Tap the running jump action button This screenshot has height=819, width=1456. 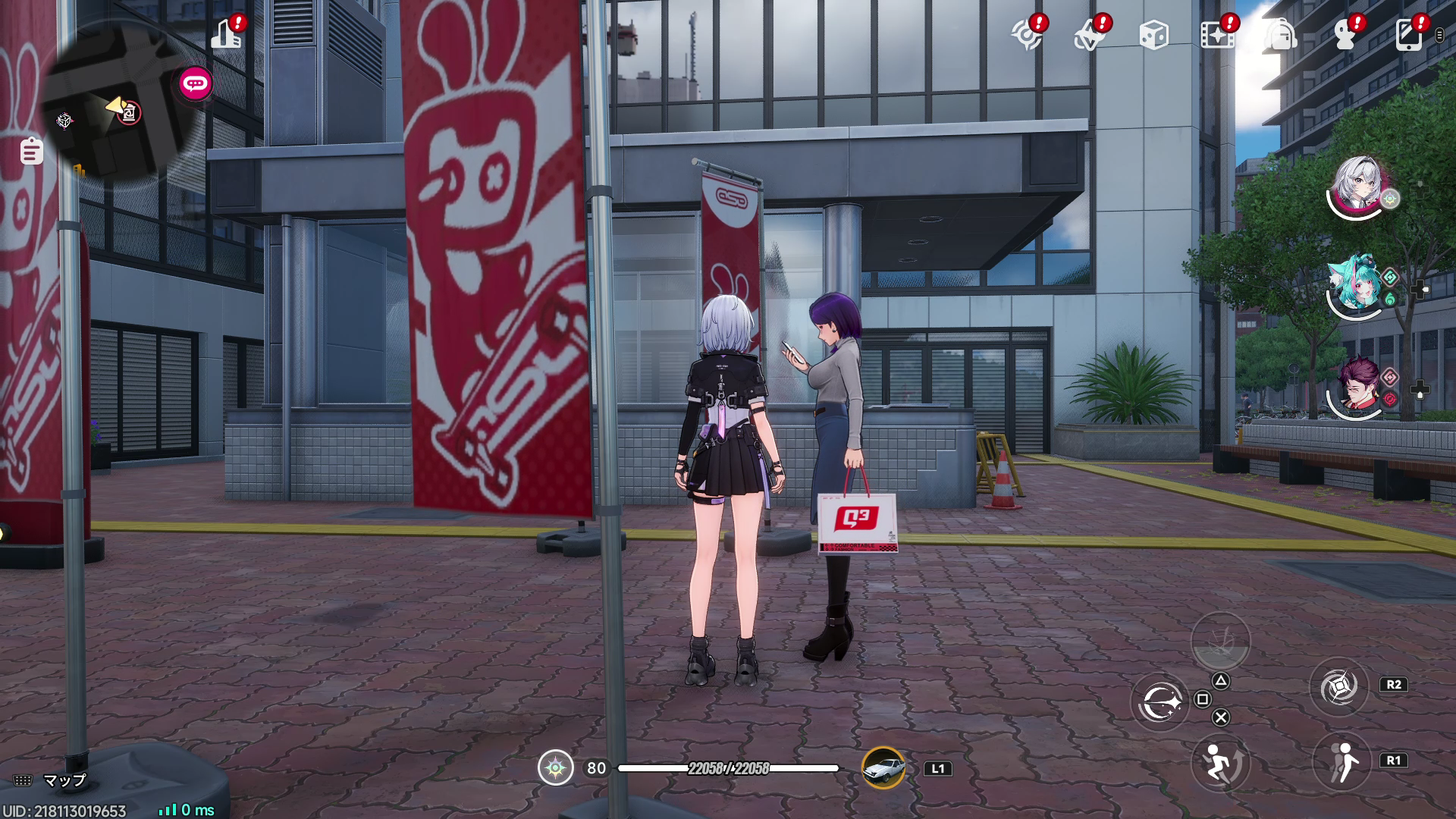(1219, 762)
